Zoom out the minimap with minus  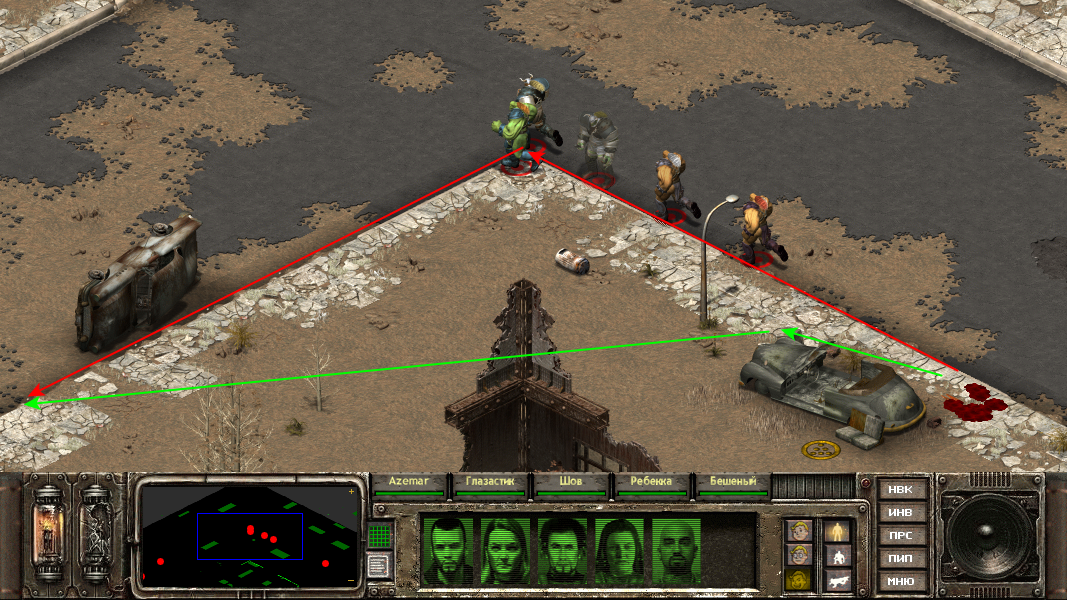click(351, 579)
